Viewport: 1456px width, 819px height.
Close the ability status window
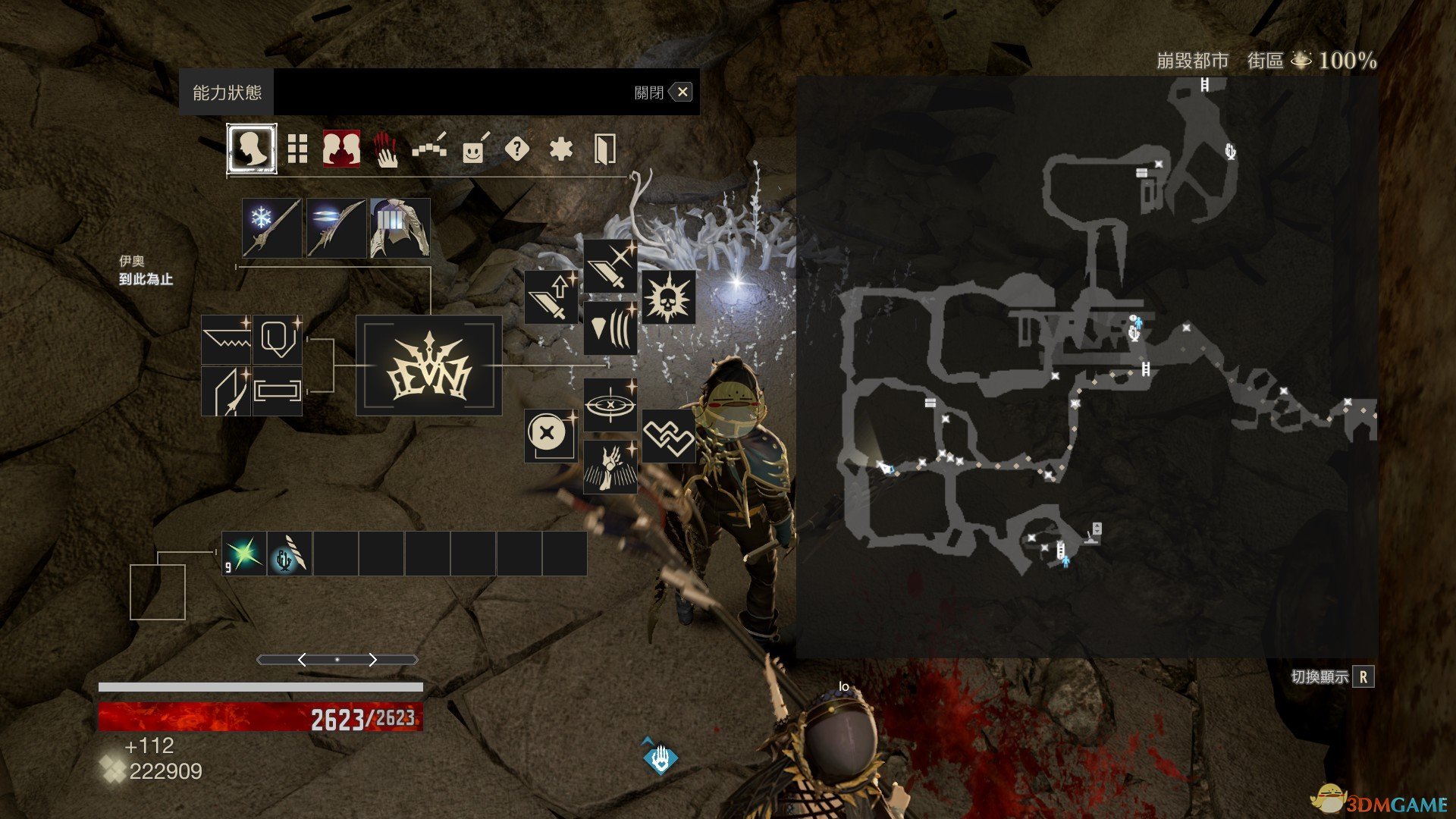click(682, 93)
